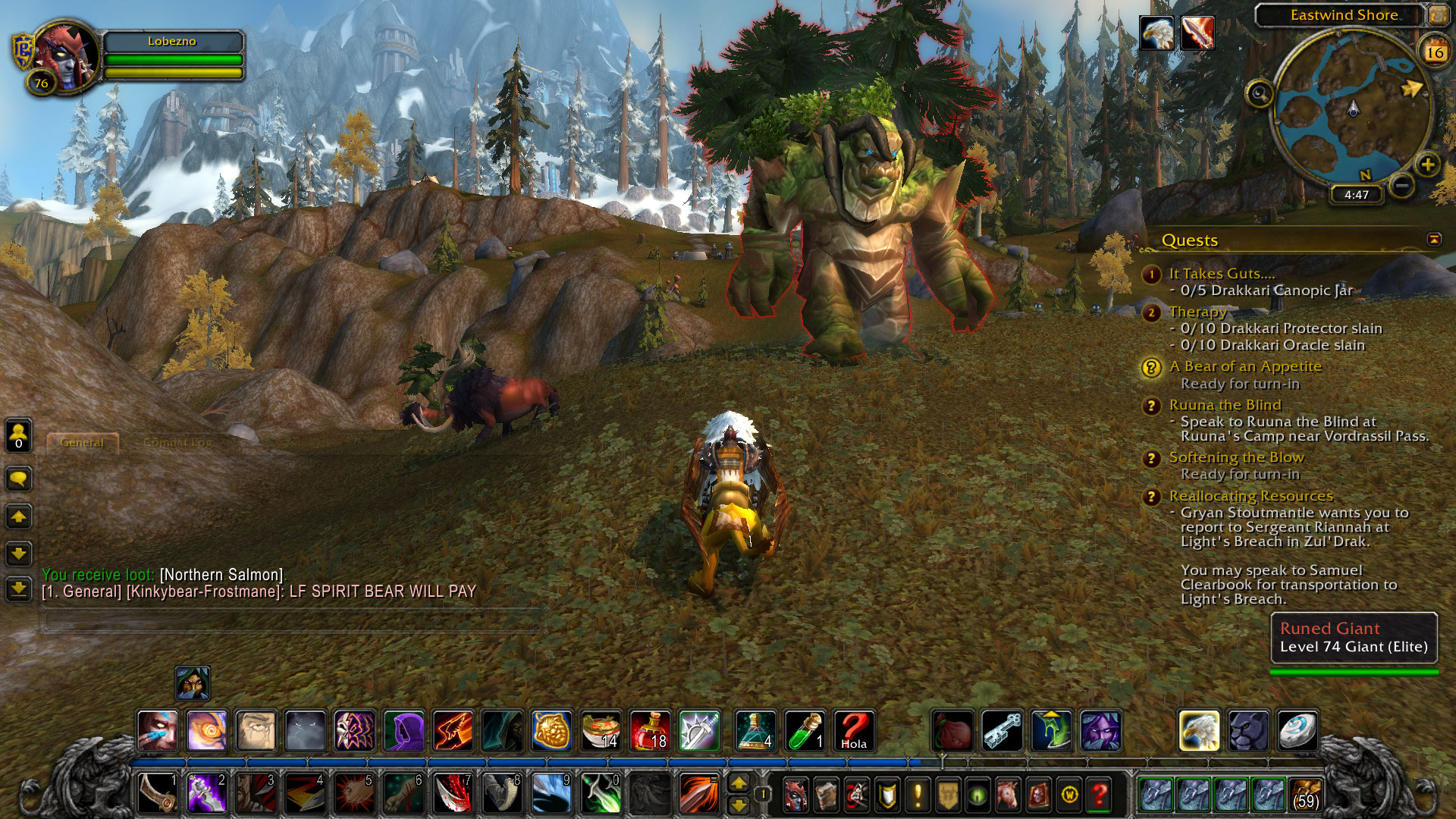Open the main backpack showing 59
Screen dimensions: 1456x819
click(x=1305, y=793)
